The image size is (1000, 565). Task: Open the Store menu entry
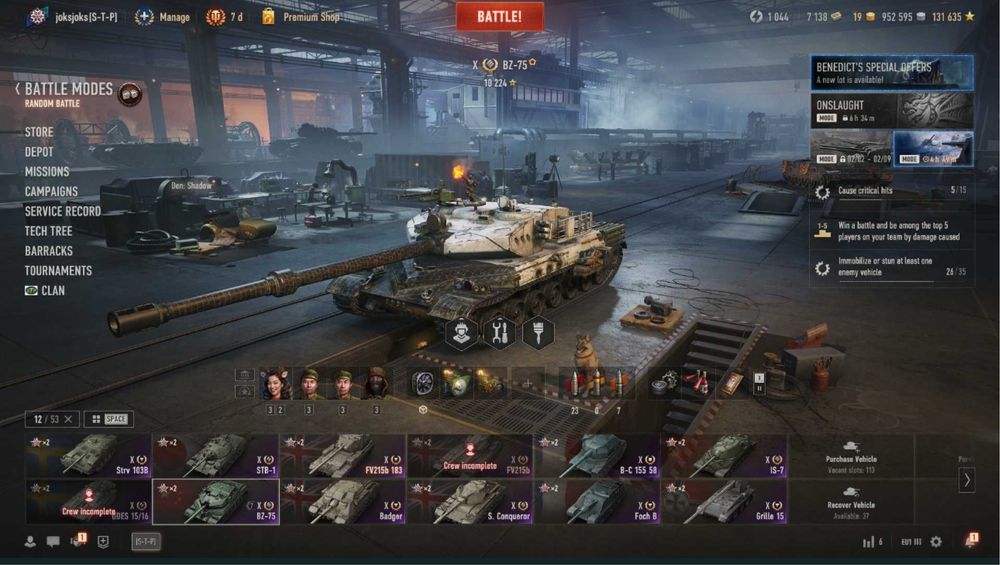click(39, 132)
